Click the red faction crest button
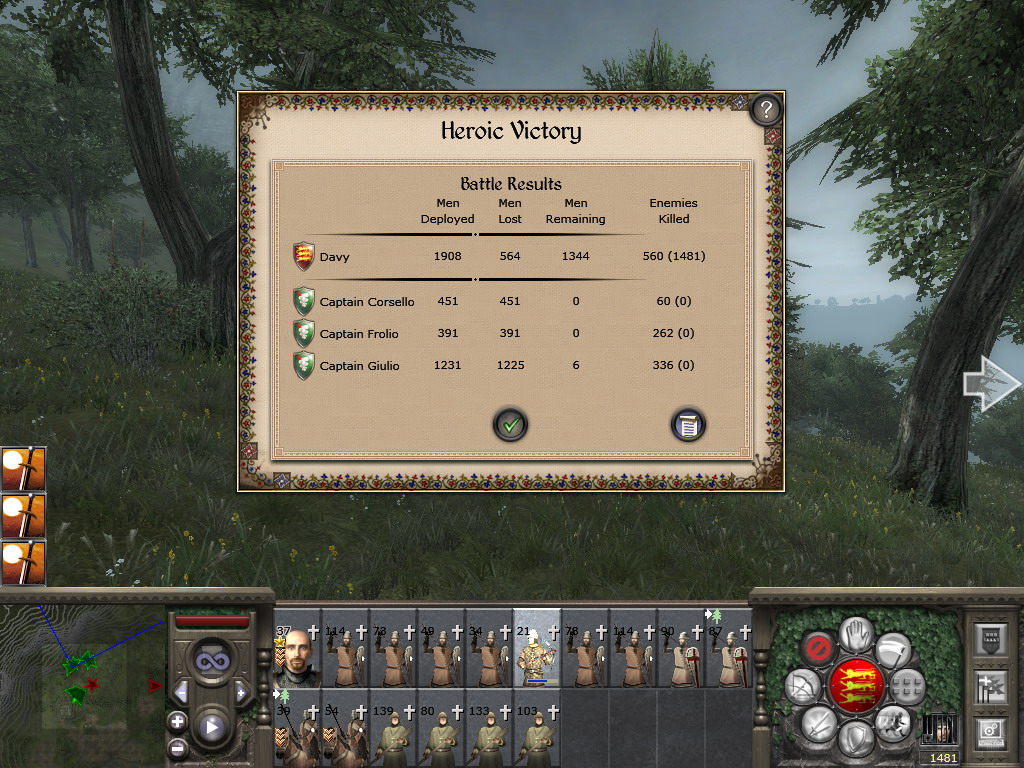1024x768 pixels. (855, 686)
